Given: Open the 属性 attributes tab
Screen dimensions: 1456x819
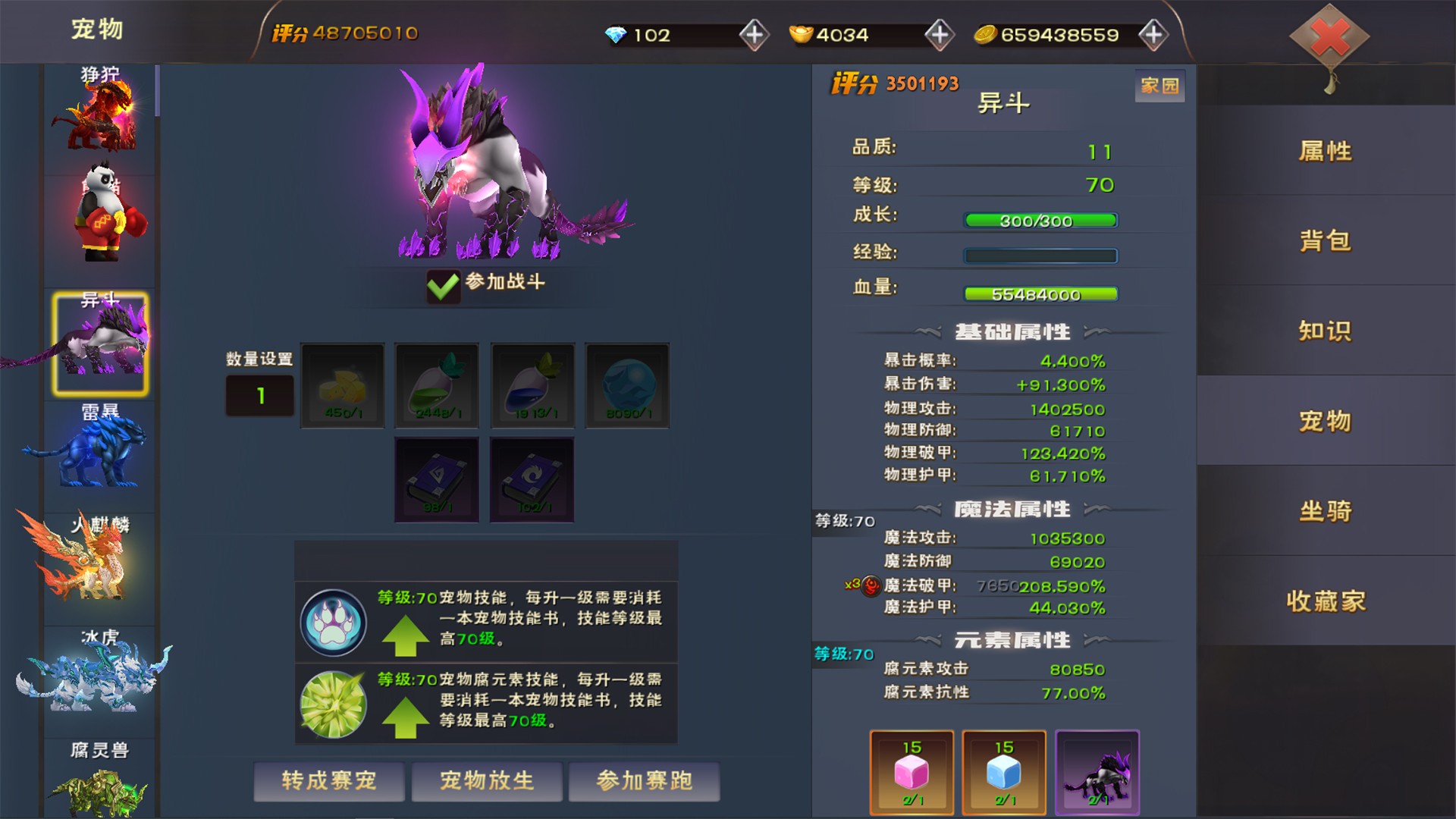Looking at the screenshot, I should 1325,151.
